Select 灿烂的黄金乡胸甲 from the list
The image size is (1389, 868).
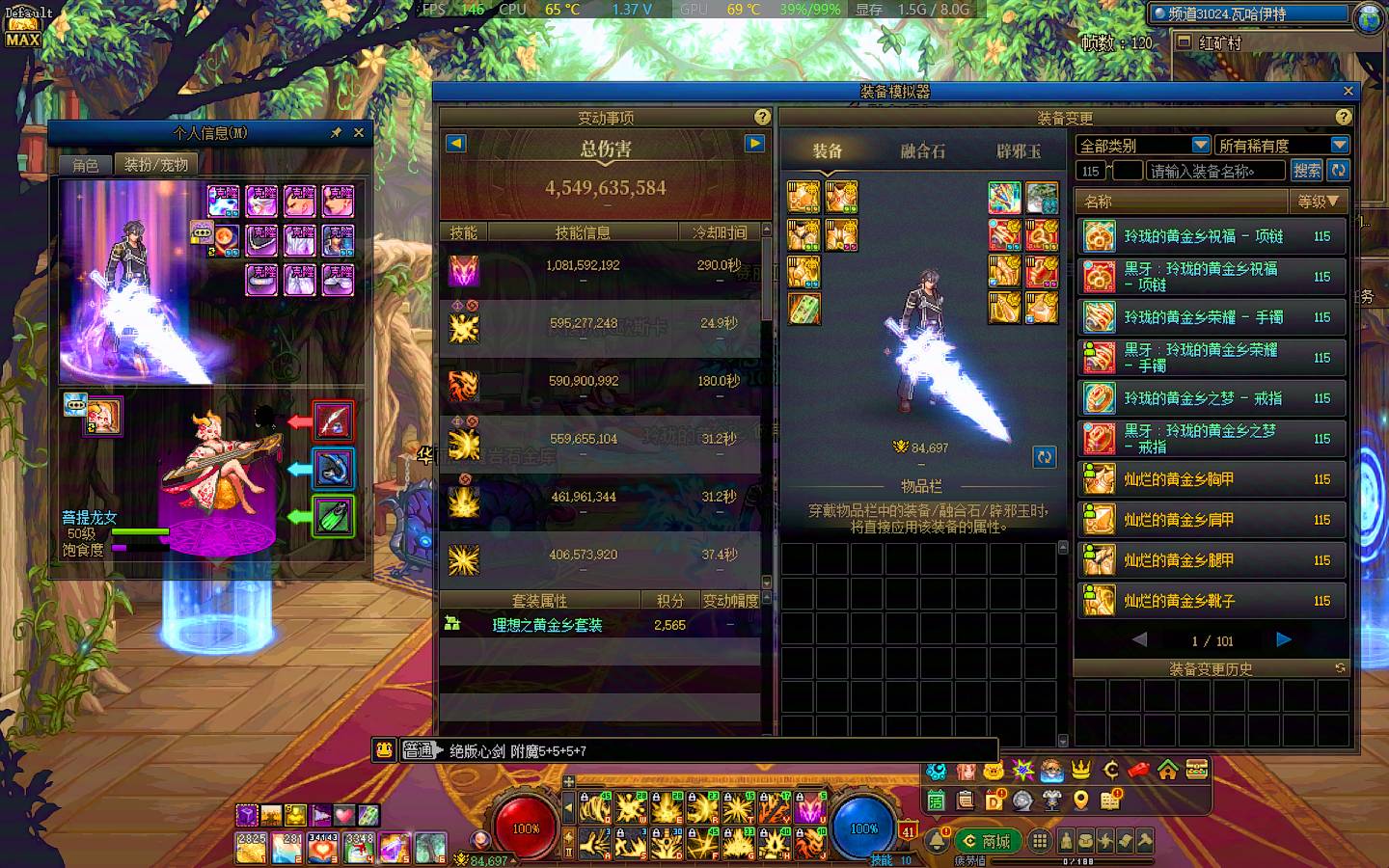click(1211, 479)
